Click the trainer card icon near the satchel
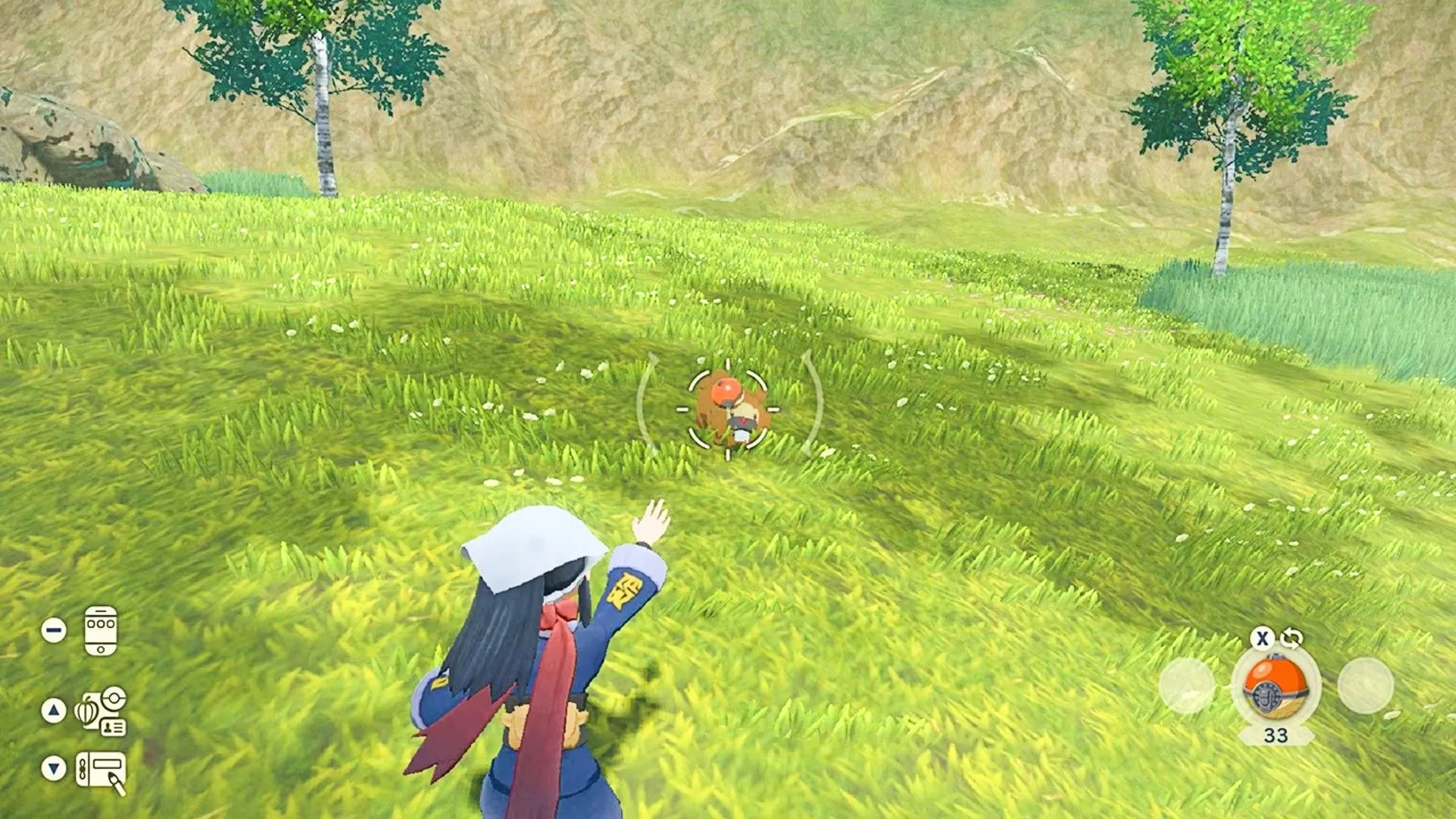1456x819 pixels. coord(114,726)
